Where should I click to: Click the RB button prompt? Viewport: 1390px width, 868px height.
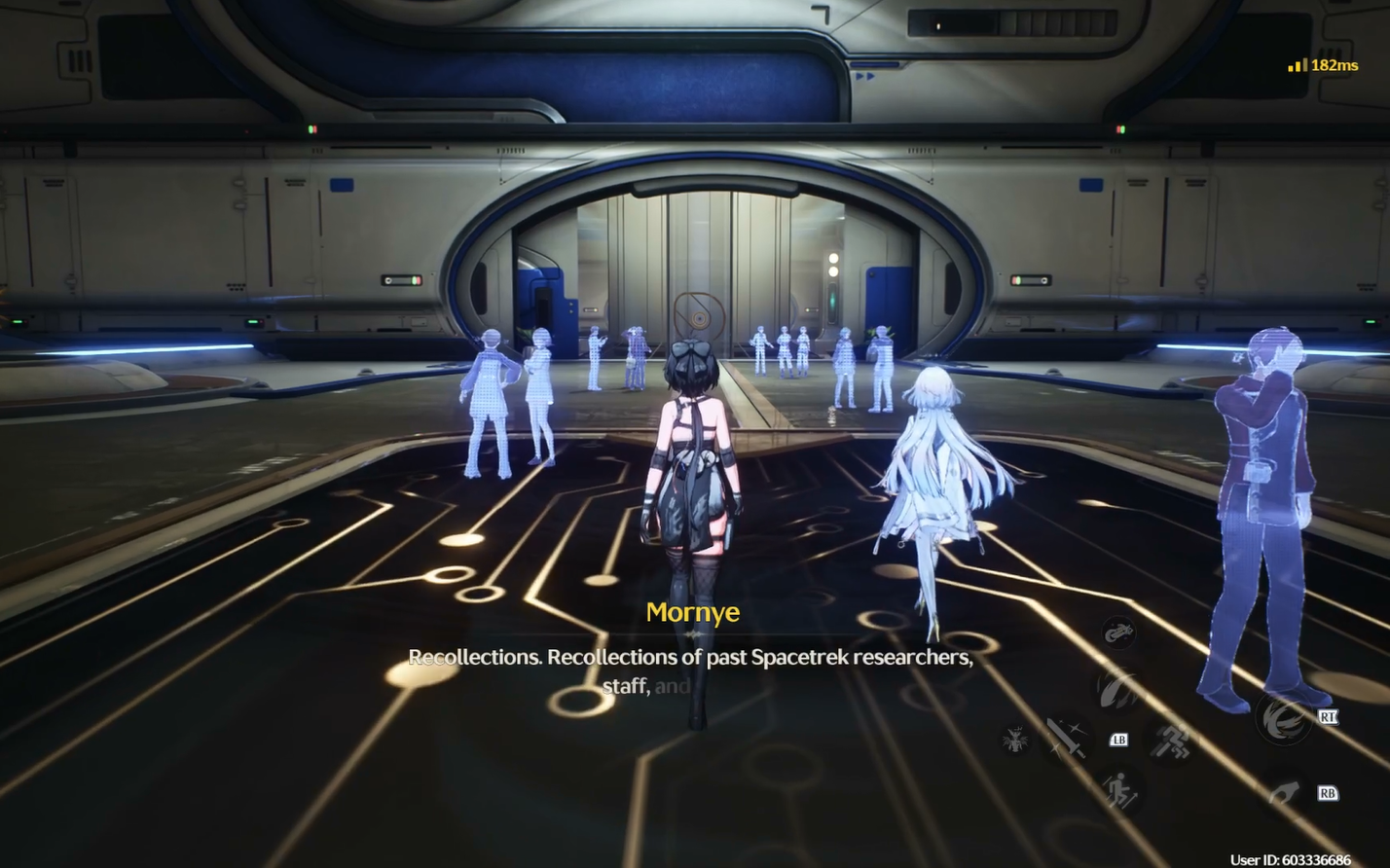[x=1329, y=793]
